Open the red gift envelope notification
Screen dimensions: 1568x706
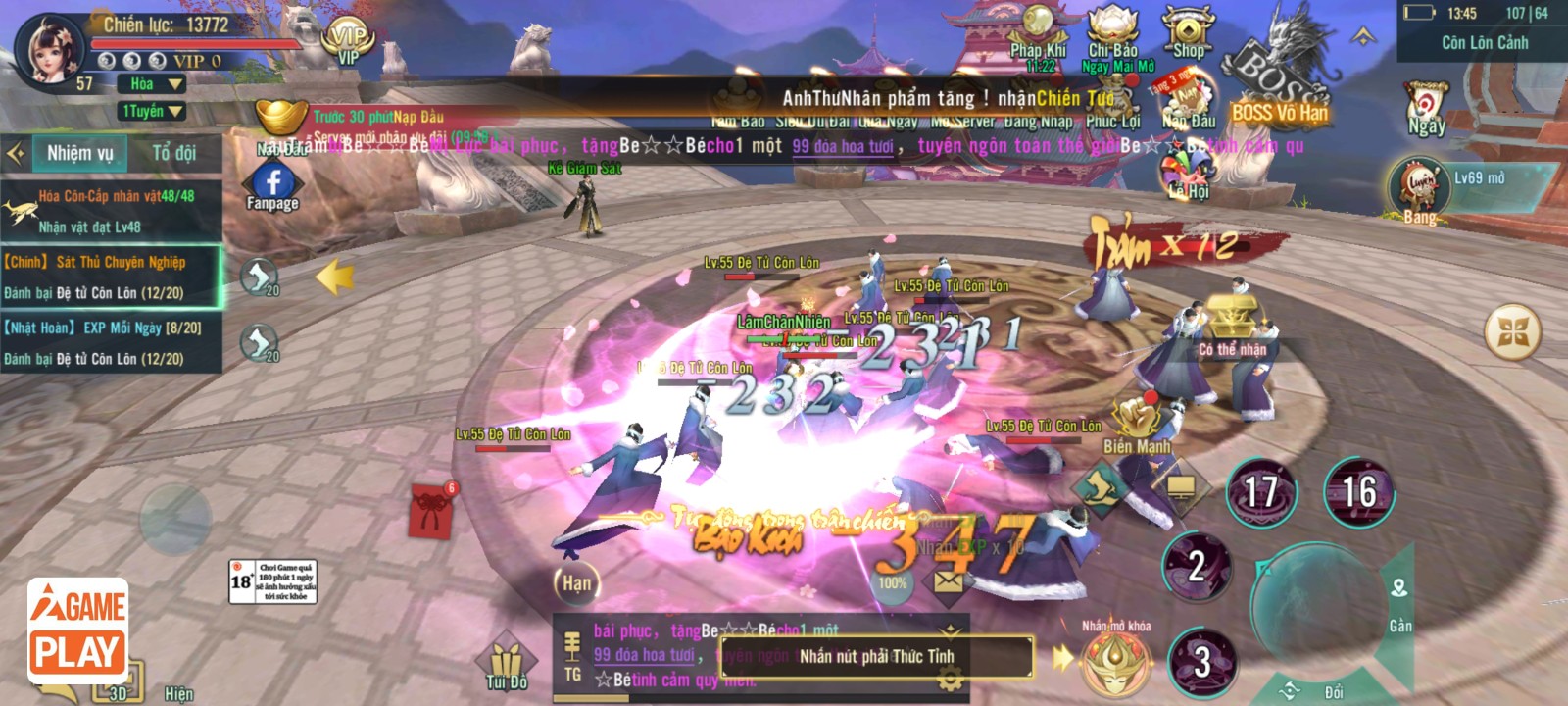431,509
